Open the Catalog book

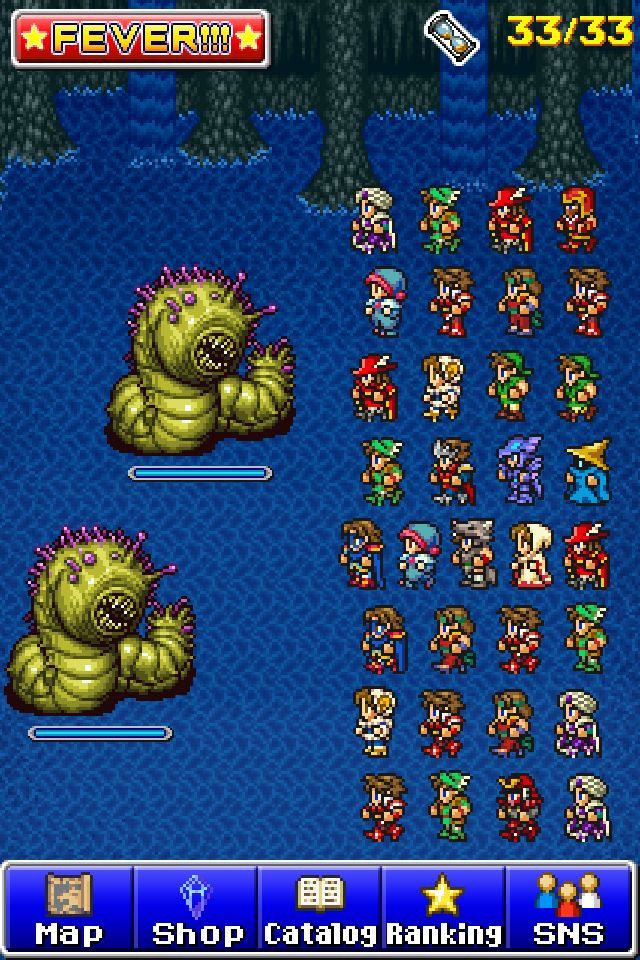pyautogui.click(x=319, y=909)
